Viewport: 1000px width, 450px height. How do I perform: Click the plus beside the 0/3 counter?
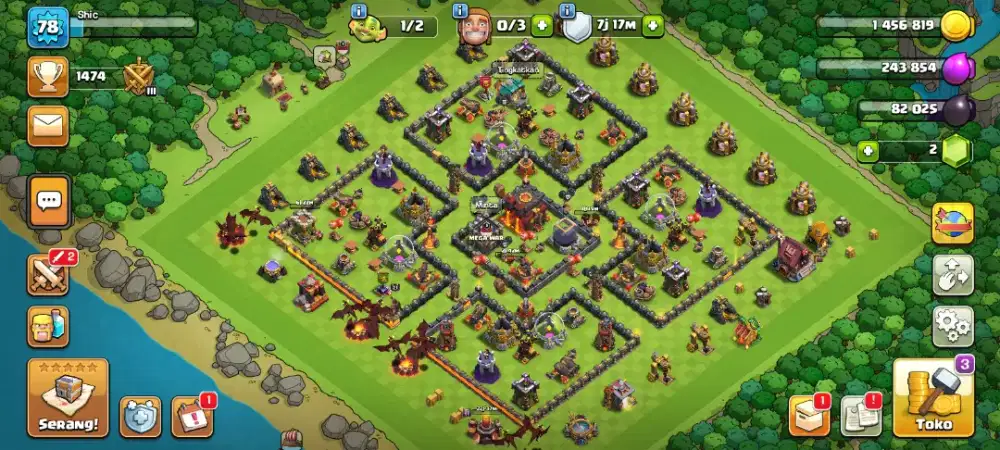tap(542, 26)
